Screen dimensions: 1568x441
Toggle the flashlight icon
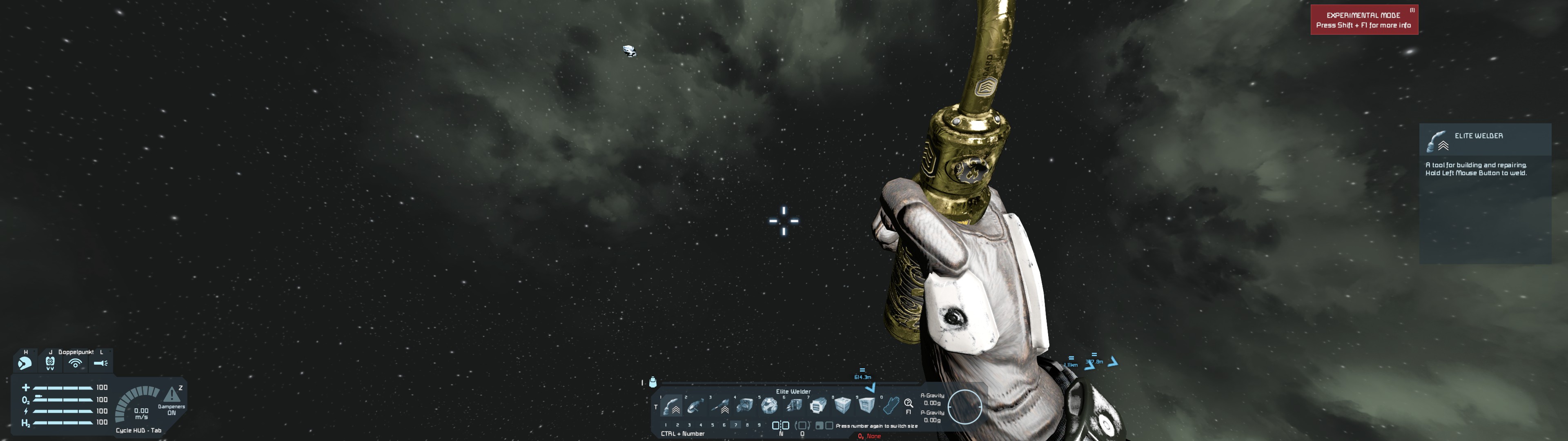click(100, 363)
